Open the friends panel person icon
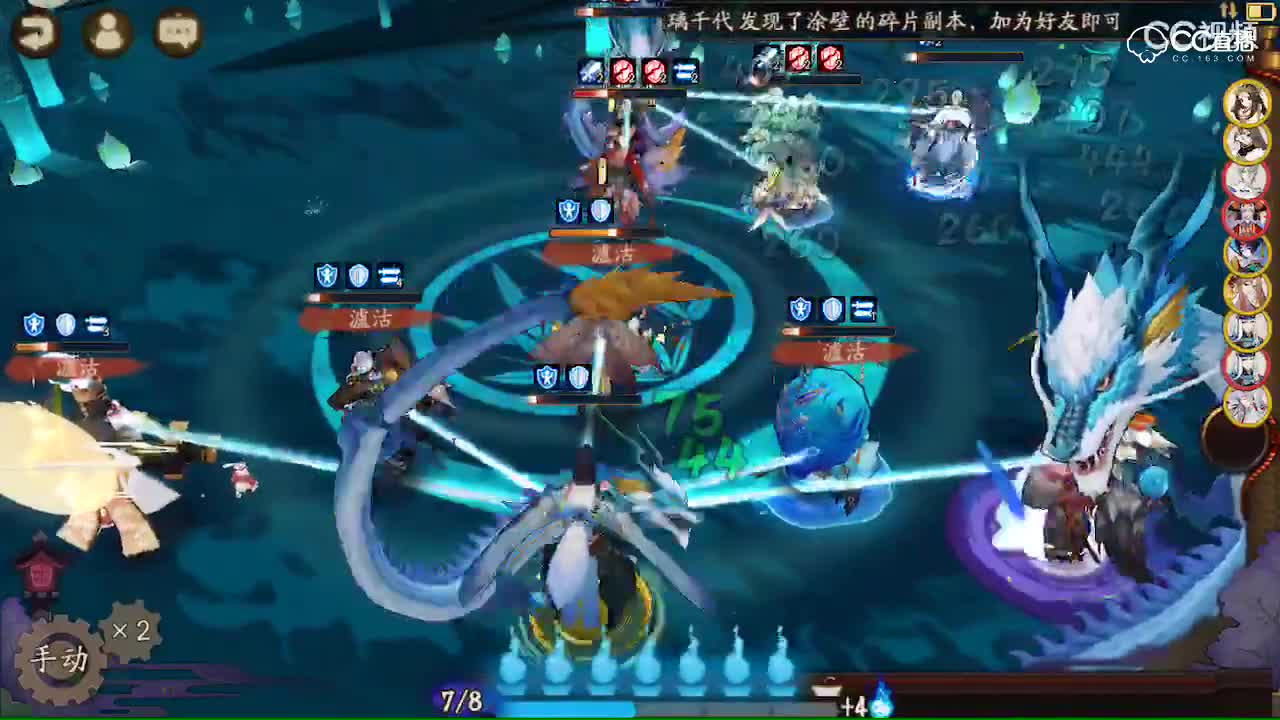This screenshot has width=1280, height=720. [106, 33]
